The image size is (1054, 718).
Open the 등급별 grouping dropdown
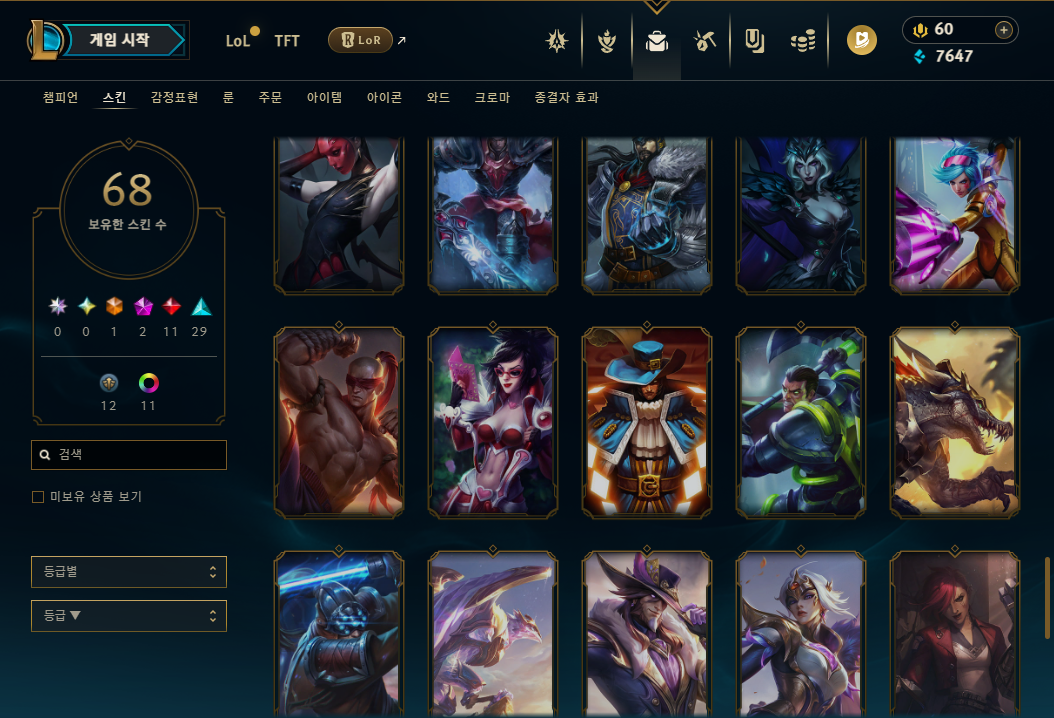[129, 572]
